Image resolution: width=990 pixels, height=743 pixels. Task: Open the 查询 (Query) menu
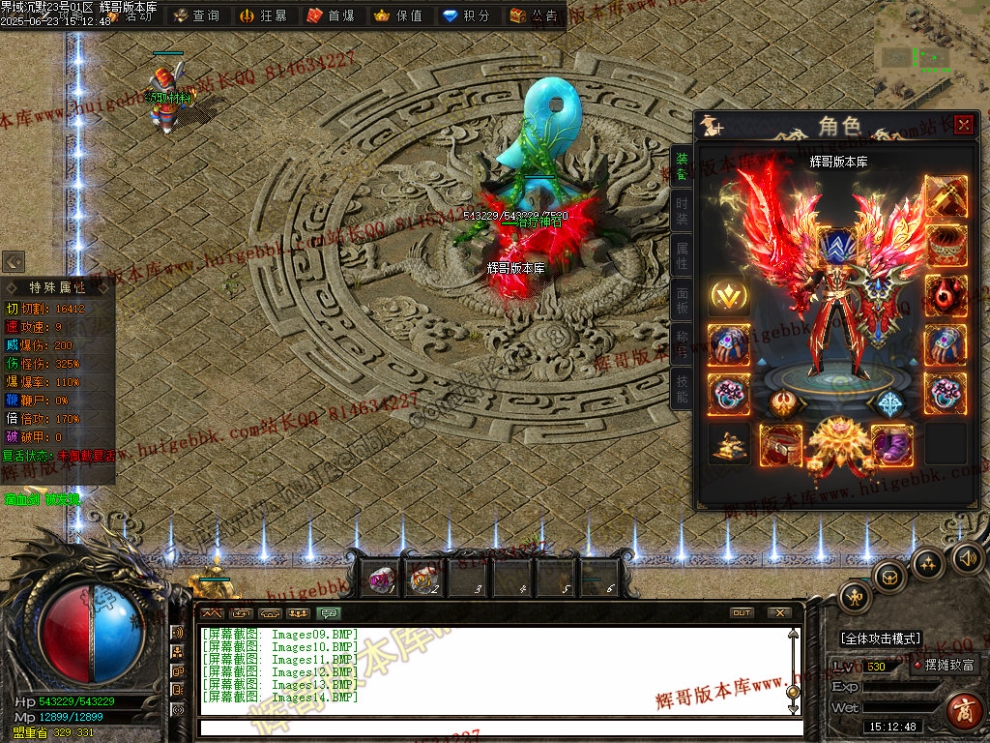(x=197, y=16)
